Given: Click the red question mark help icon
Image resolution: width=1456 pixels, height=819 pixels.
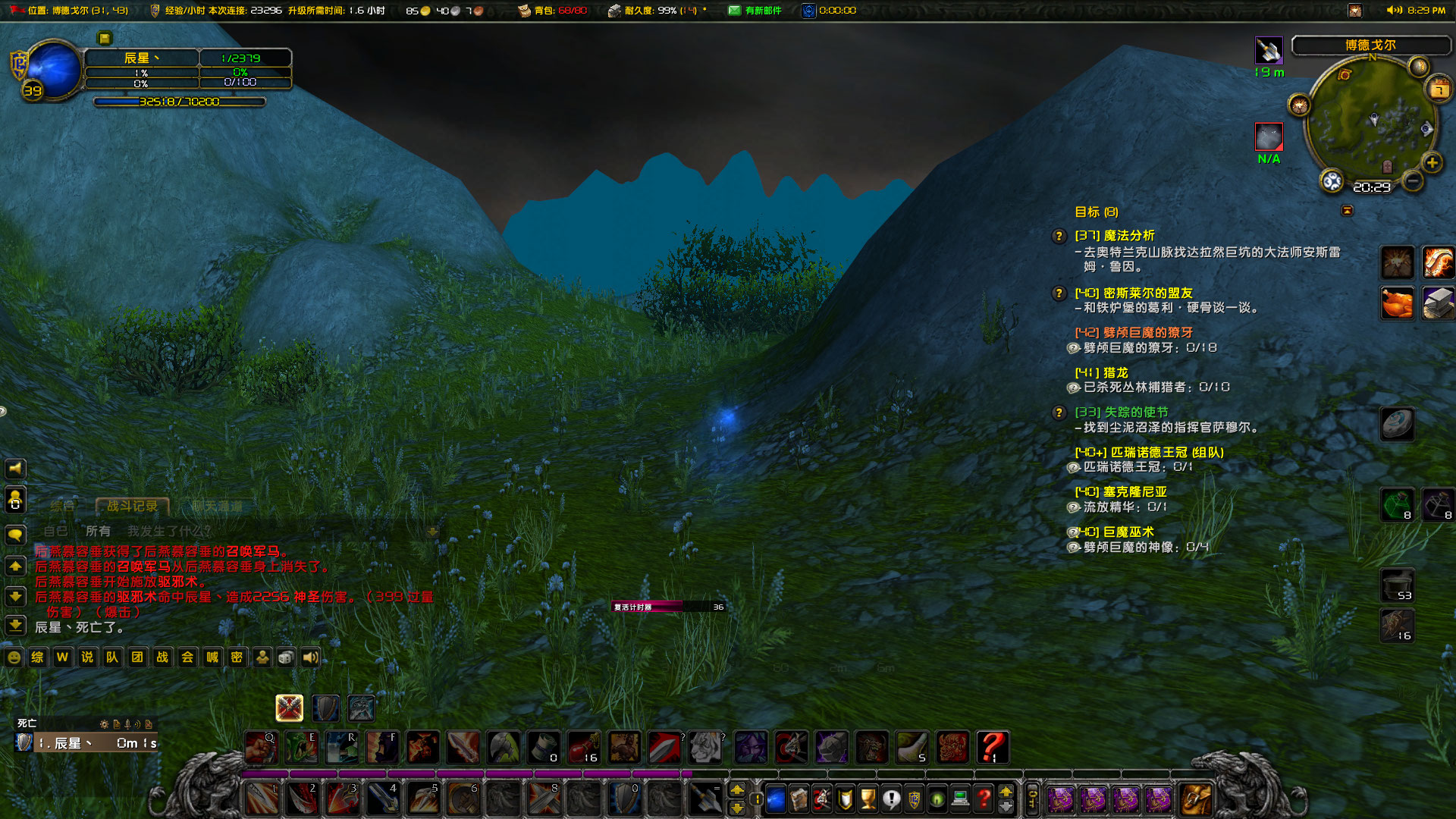Looking at the screenshot, I should pyautogui.click(x=983, y=799).
